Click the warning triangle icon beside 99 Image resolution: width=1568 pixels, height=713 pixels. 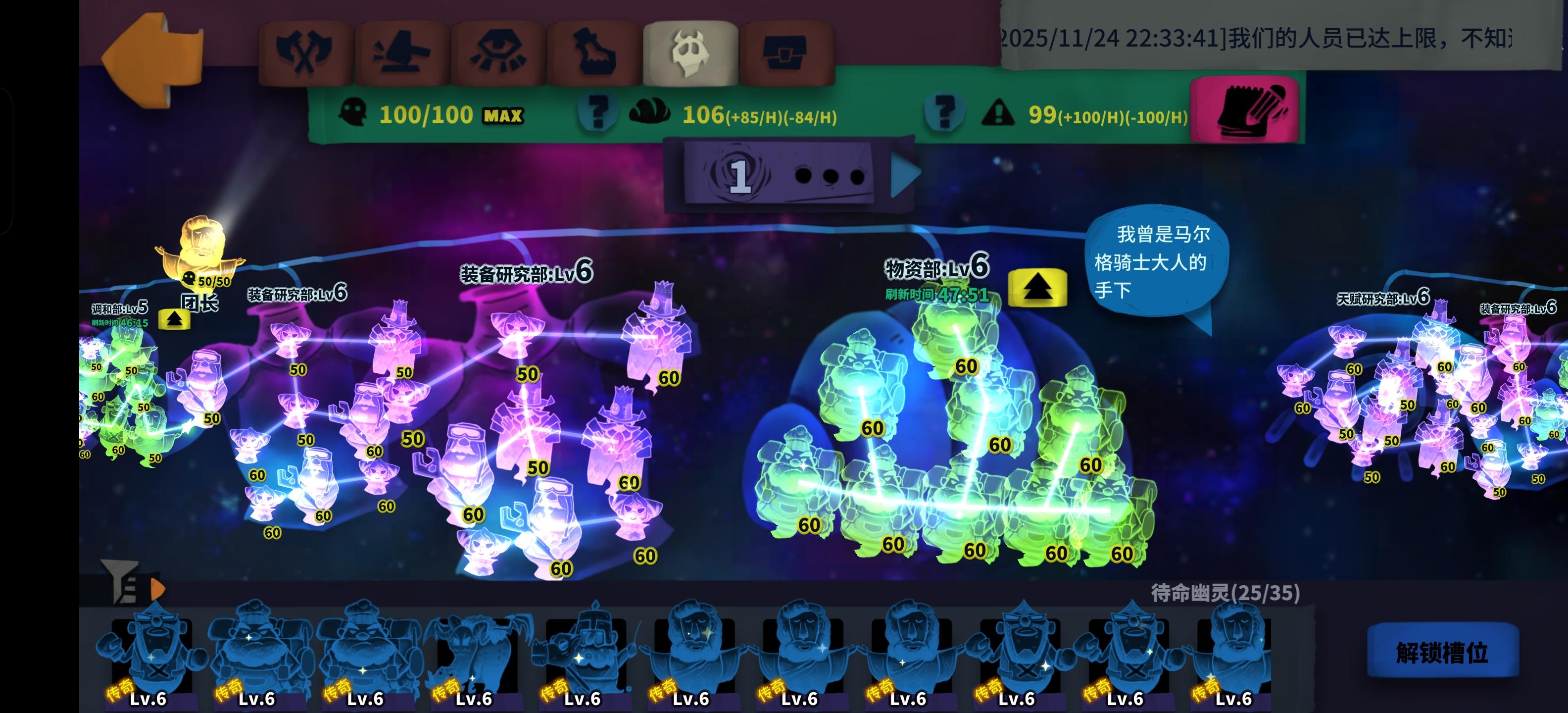point(998,112)
